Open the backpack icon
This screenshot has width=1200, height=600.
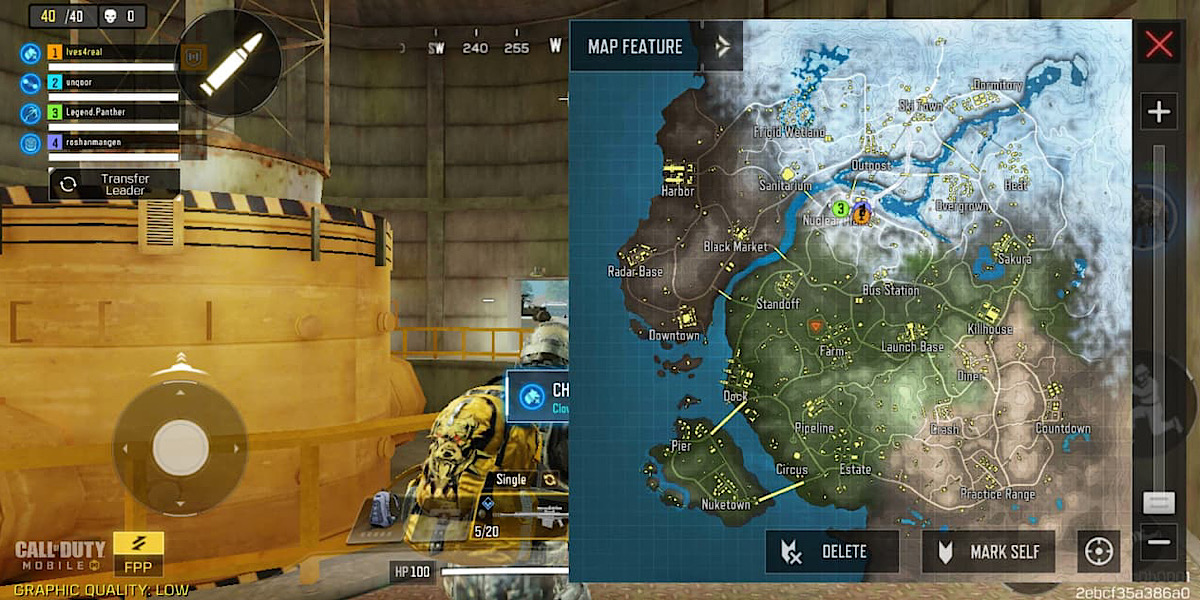tap(381, 510)
